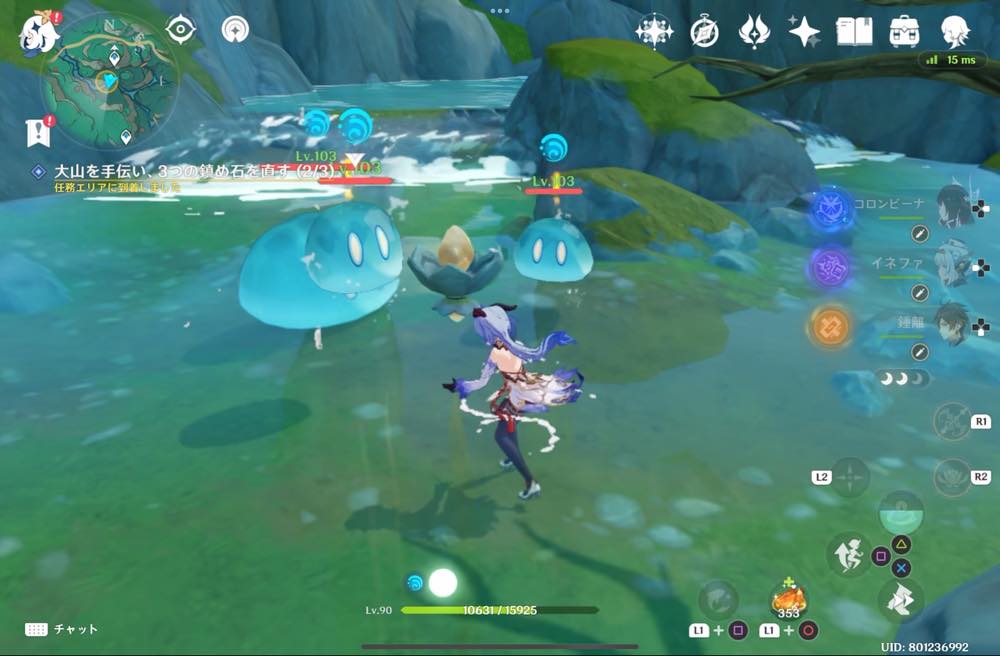Switch to party member 鍾離
1000x656 pixels.
956,324
